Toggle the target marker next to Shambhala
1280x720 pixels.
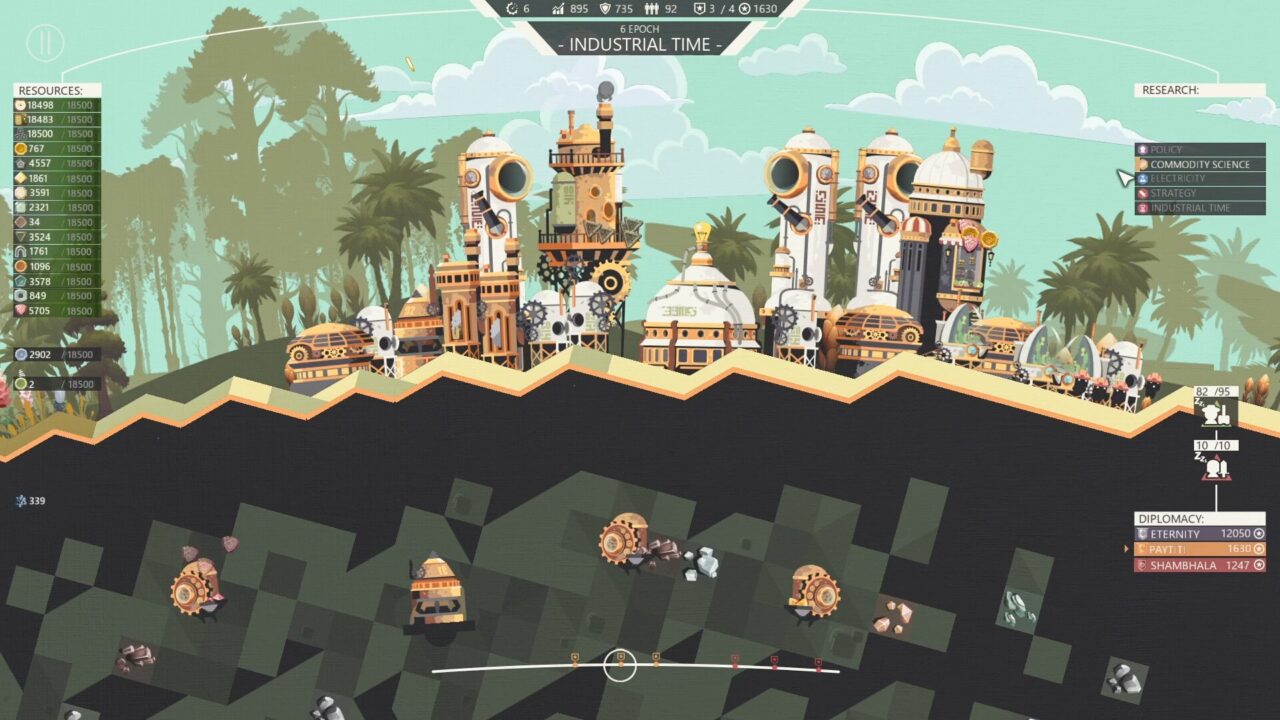pos(1259,566)
